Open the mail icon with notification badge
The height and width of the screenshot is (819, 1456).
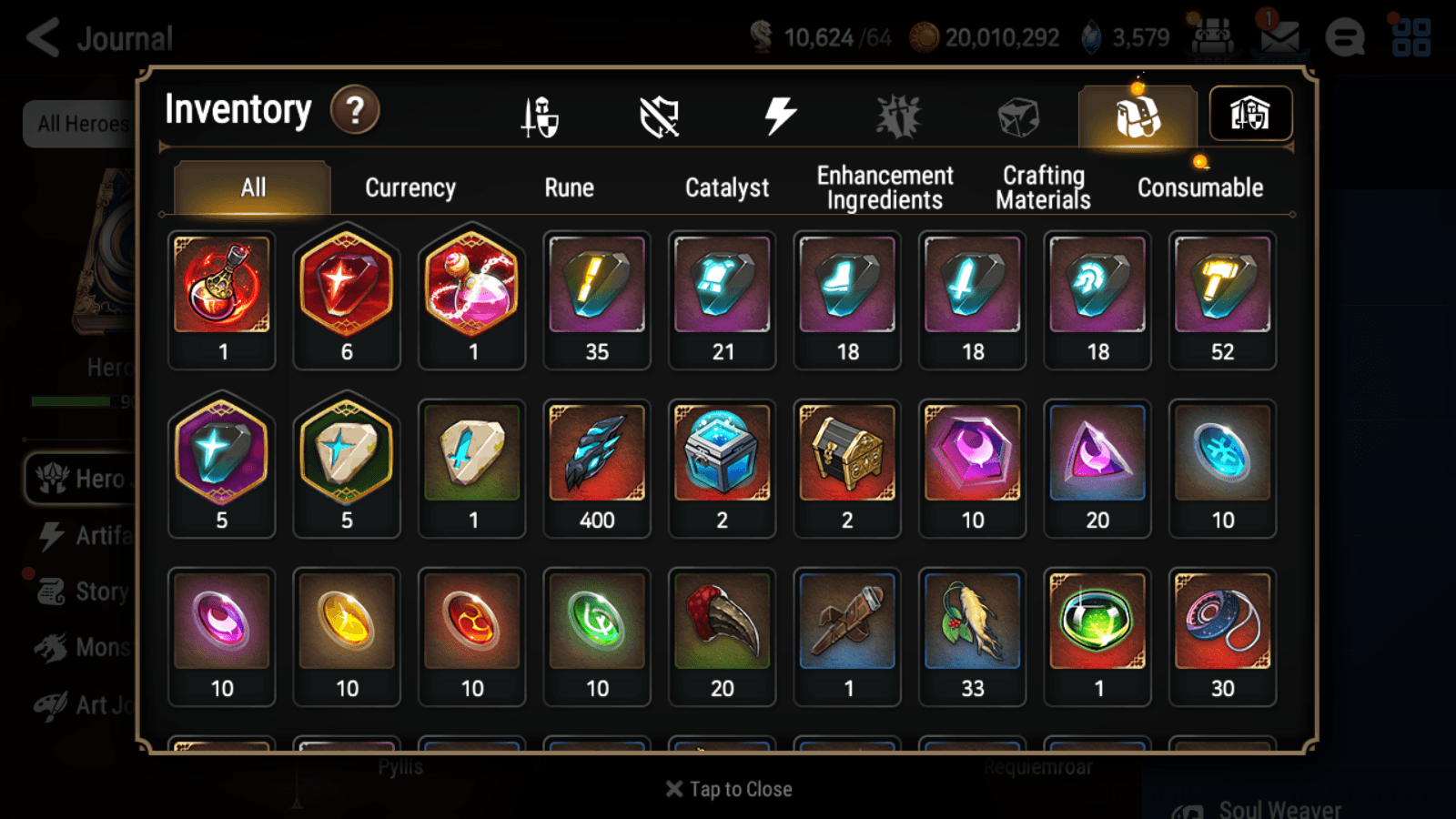pyautogui.click(x=1279, y=37)
